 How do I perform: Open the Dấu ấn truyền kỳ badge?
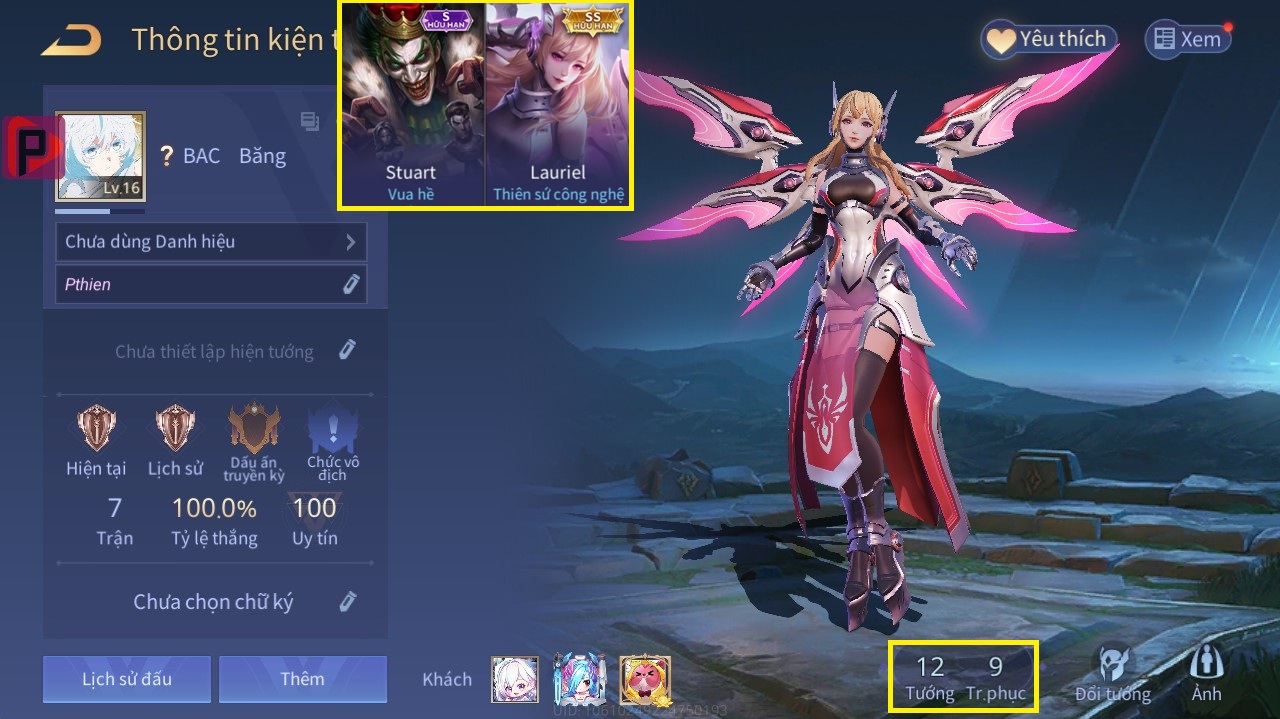pos(253,432)
